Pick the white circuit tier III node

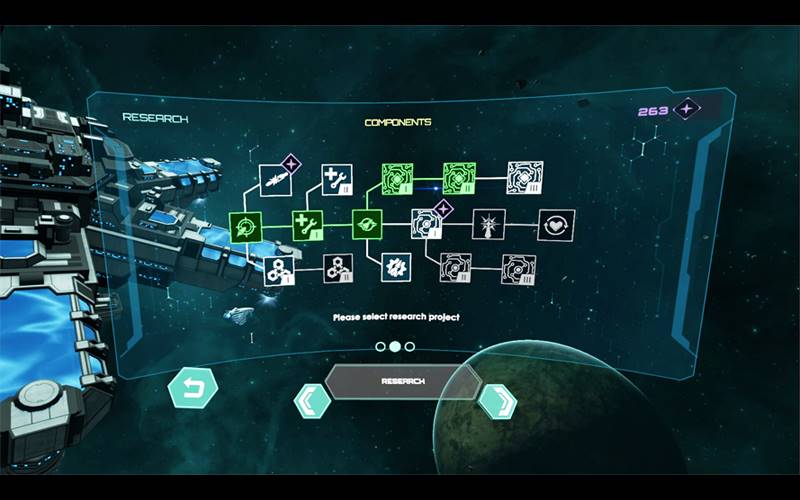pos(524,178)
